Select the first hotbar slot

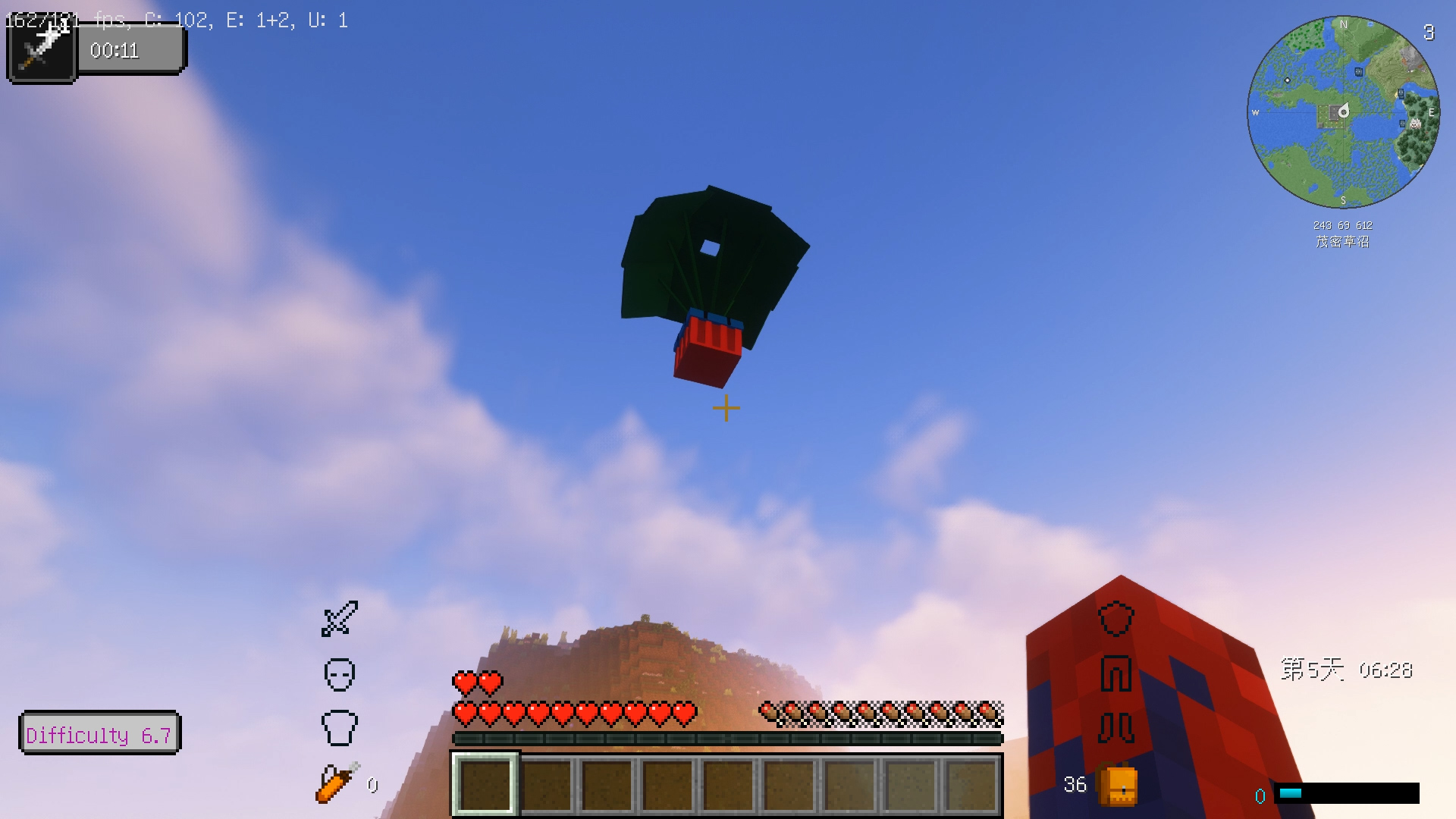485,786
